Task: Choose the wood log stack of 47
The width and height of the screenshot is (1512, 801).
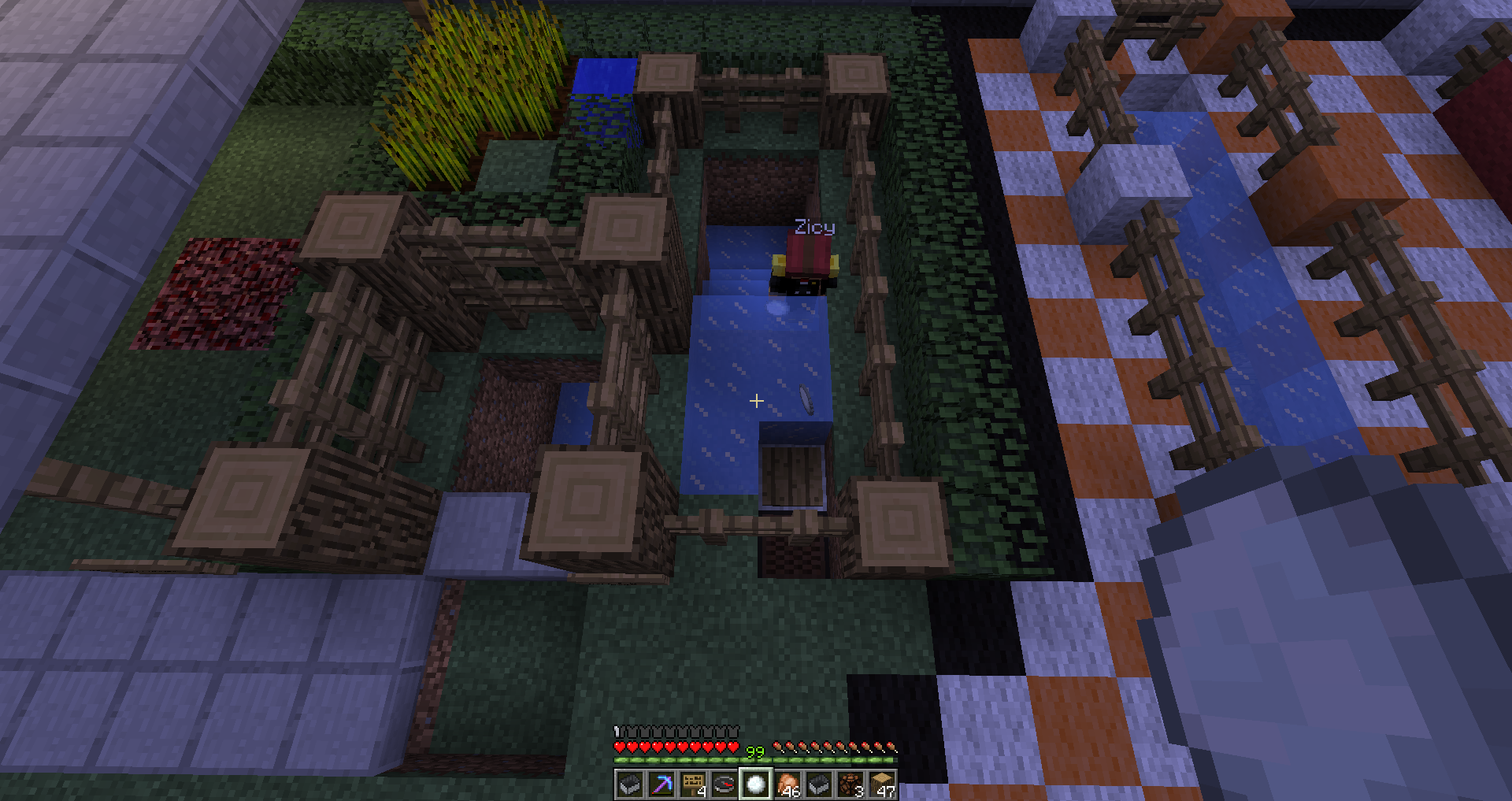Action: click(x=882, y=784)
